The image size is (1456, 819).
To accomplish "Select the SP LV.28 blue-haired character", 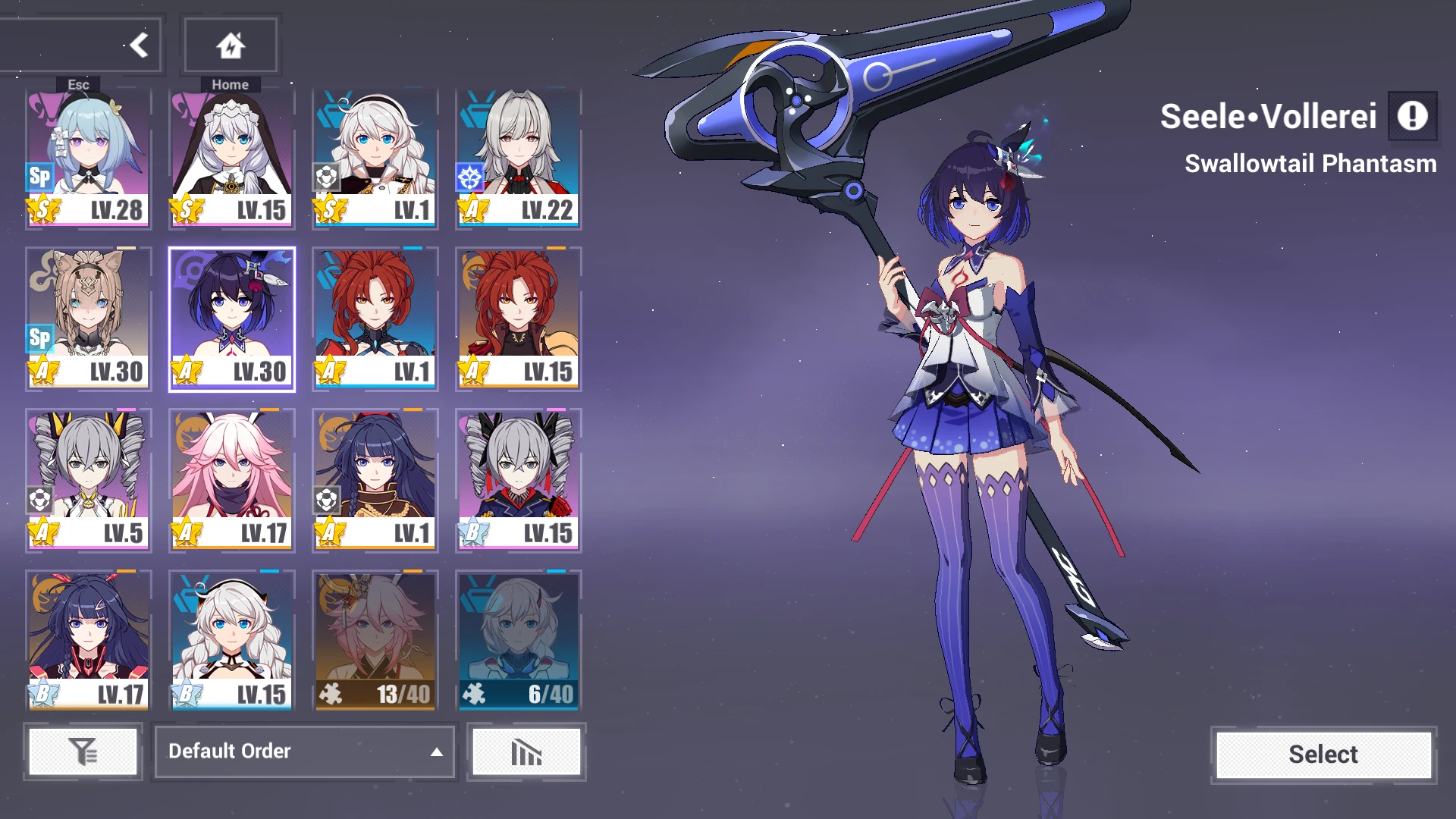I will tap(87, 155).
